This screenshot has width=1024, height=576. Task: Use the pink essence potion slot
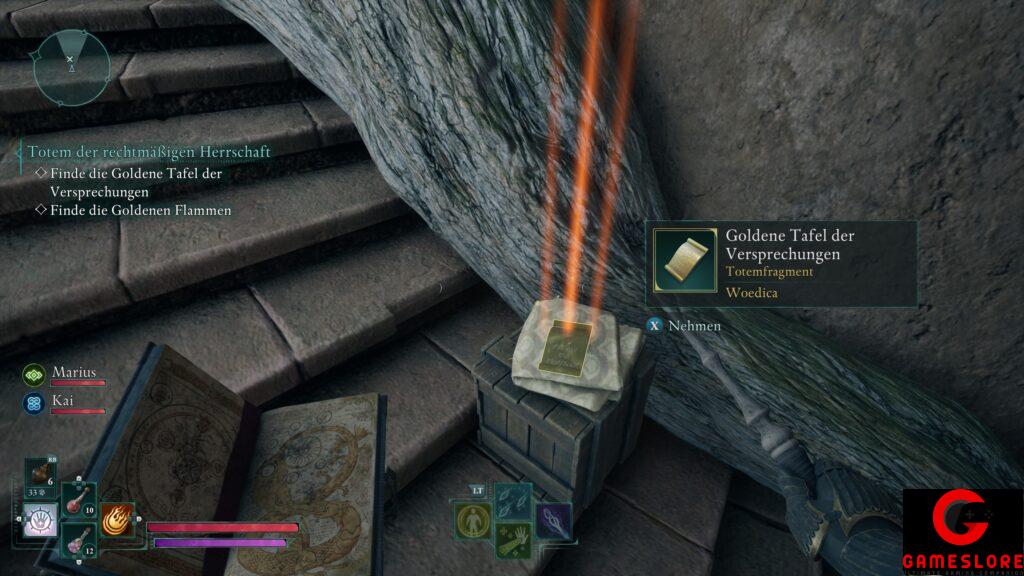[78, 541]
